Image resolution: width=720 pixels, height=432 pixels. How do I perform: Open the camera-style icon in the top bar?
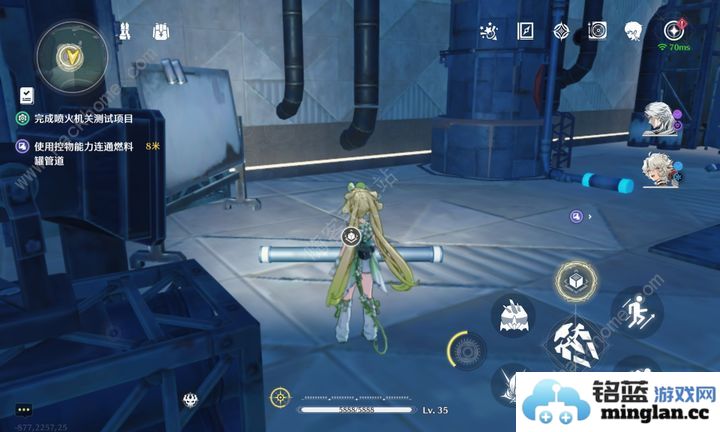[x=597, y=31]
